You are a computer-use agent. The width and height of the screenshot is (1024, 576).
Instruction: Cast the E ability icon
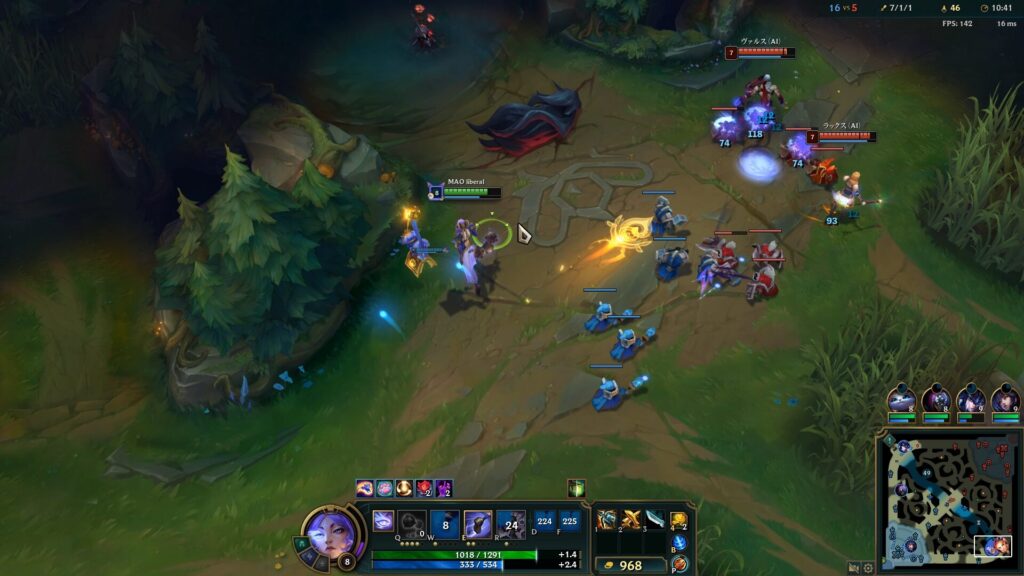pyautogui.click(x=478, y=523)
